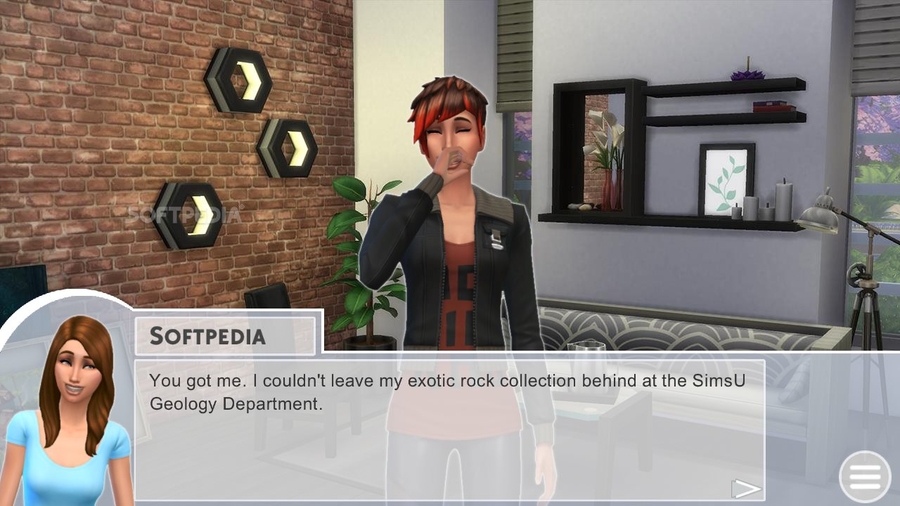This screenshot has height=506, width=900.
Task: Advance dialogue with the arrow button
Action: pyautogui.click(x=746, y=487)
